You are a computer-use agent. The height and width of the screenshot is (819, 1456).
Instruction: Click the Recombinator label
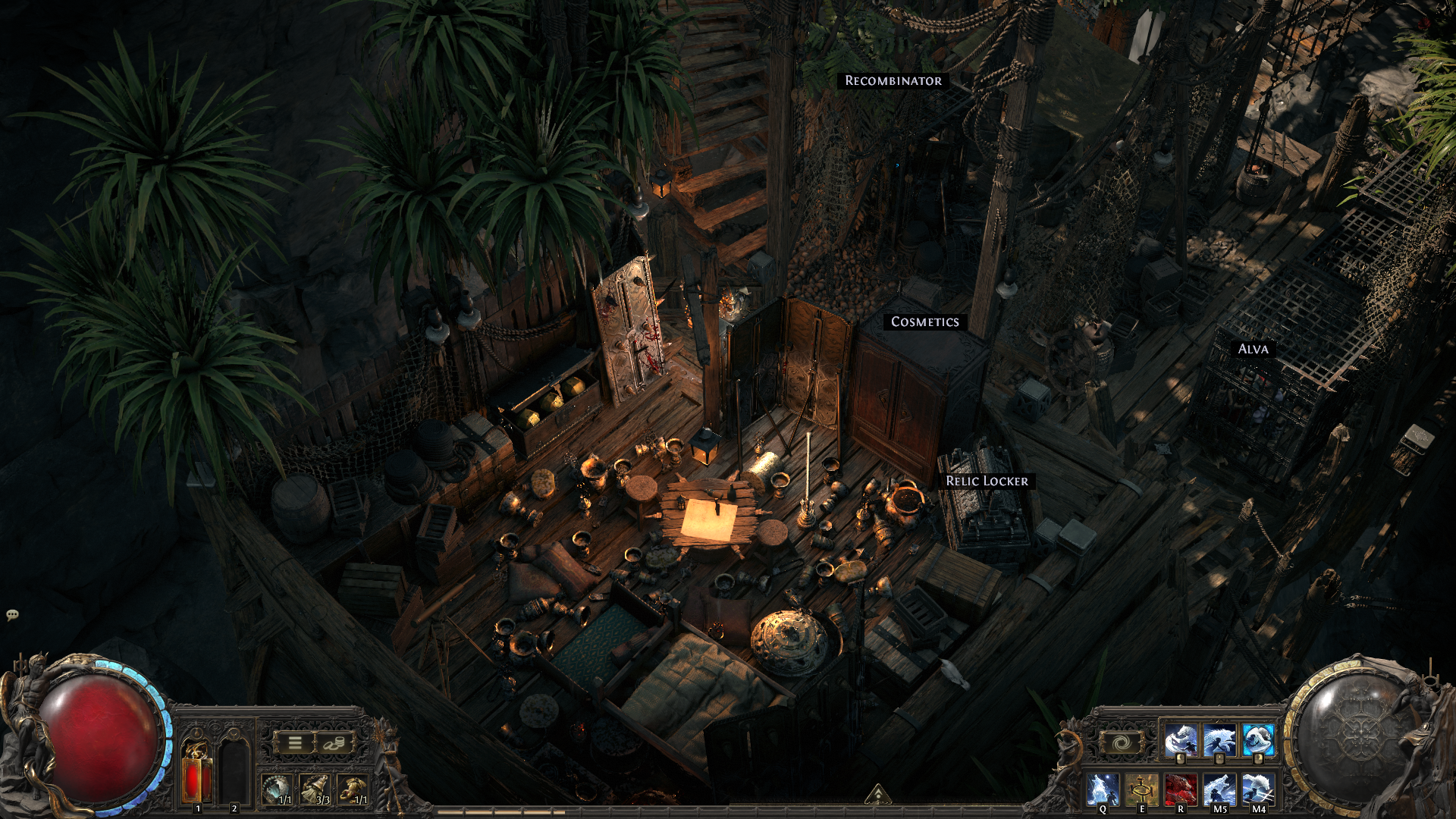point(893,80)
